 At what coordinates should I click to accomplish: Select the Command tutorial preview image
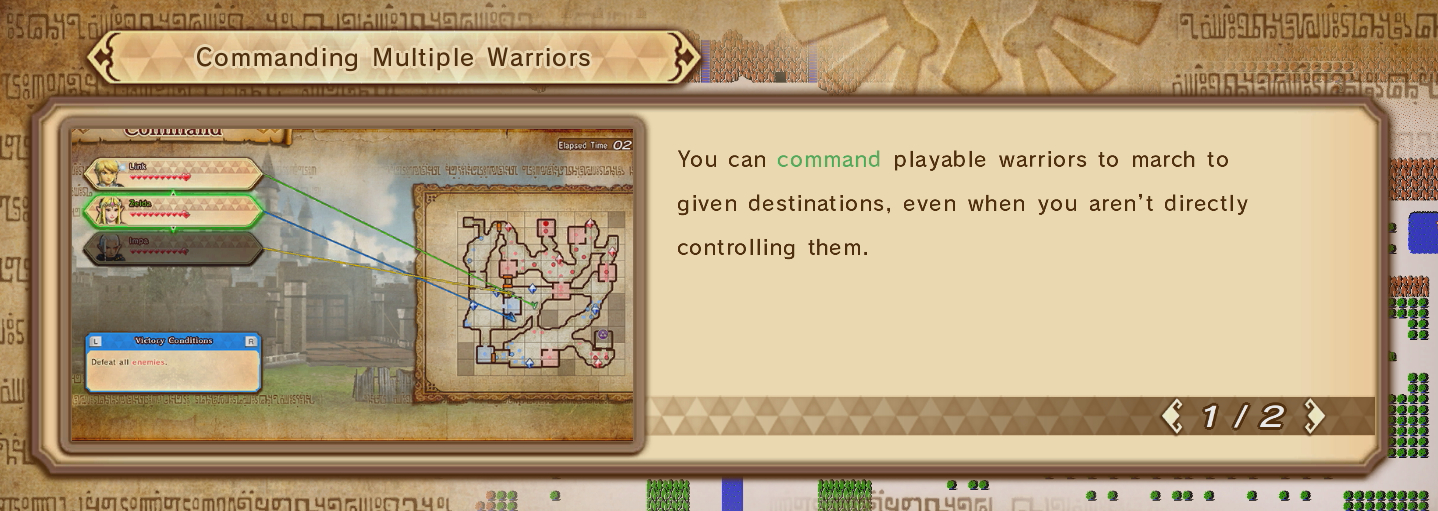click(x=352, y=284)
